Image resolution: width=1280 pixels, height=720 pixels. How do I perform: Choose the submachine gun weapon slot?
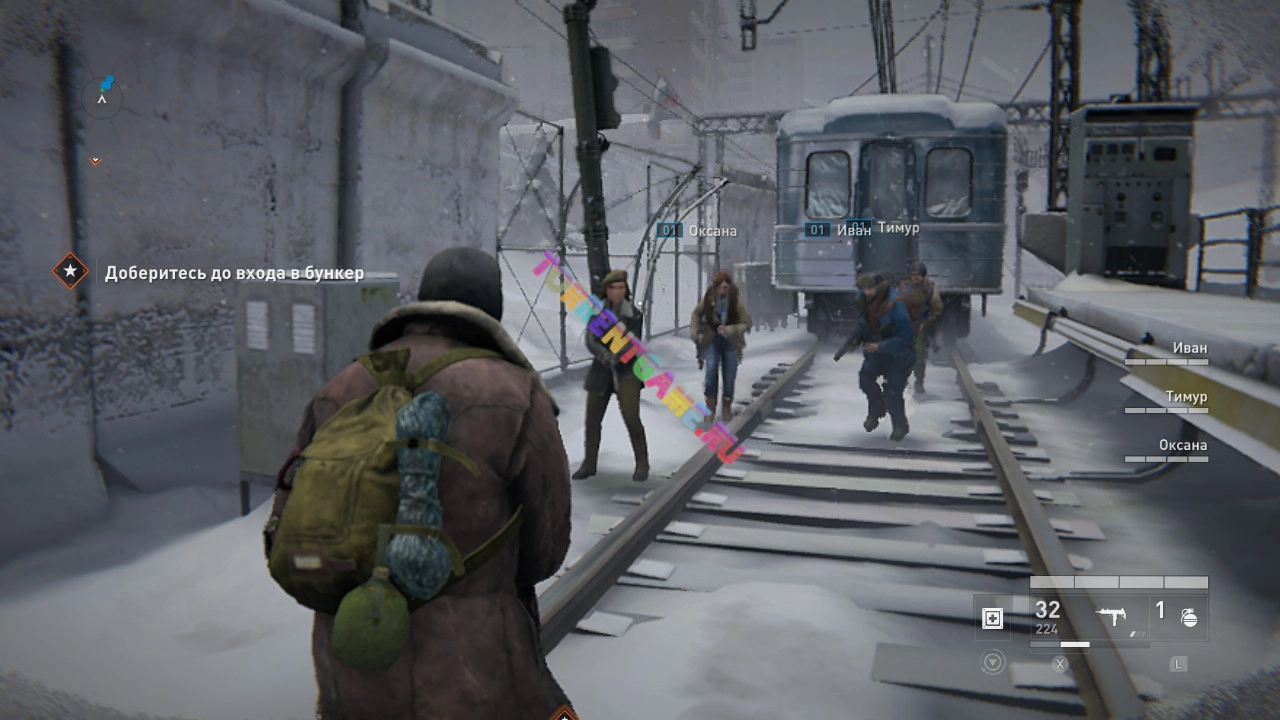pyautogui.click(x=1115, y=617)
